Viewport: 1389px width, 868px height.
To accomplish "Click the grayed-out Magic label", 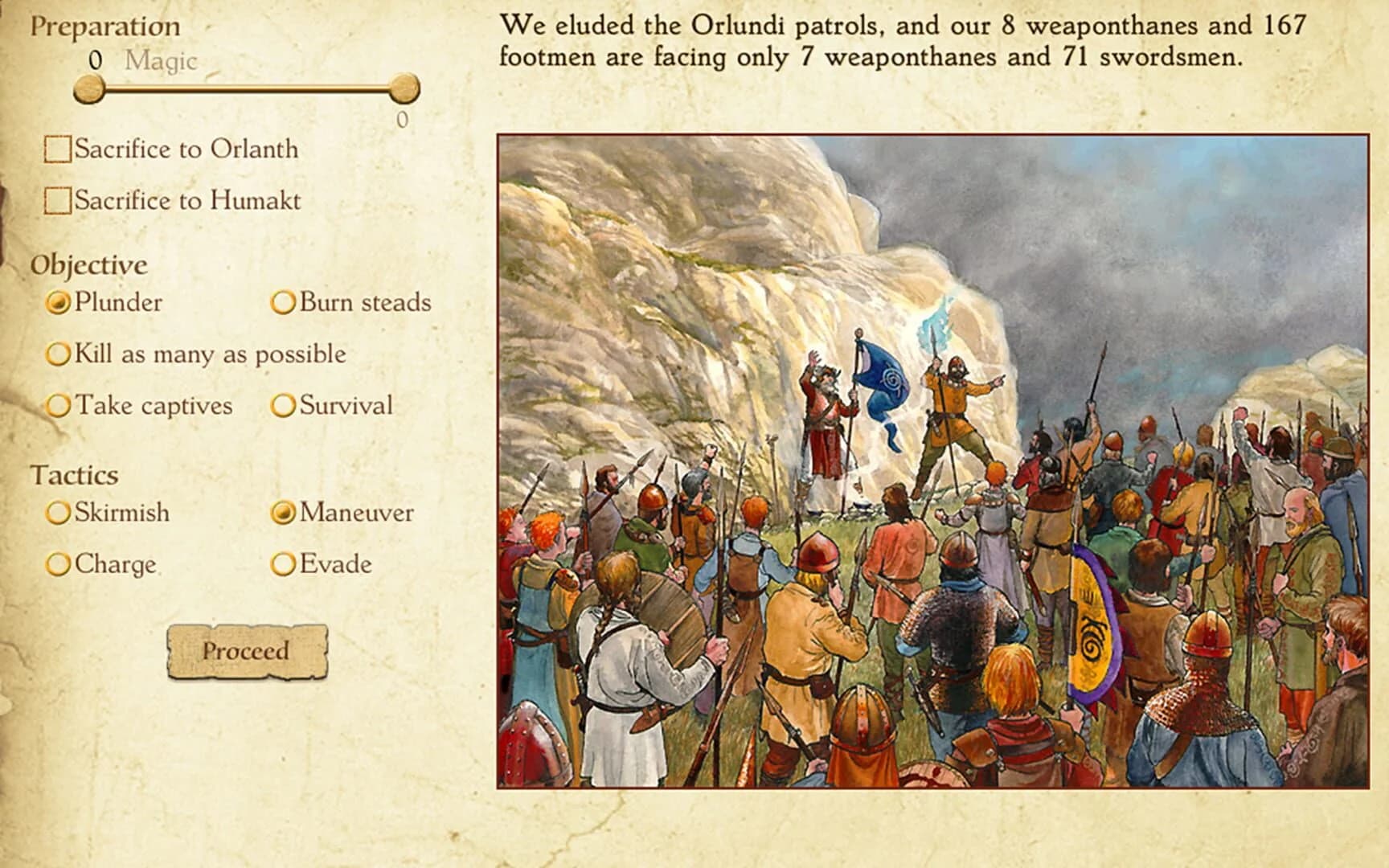I will pyautogui.click(x=160, y=61).
